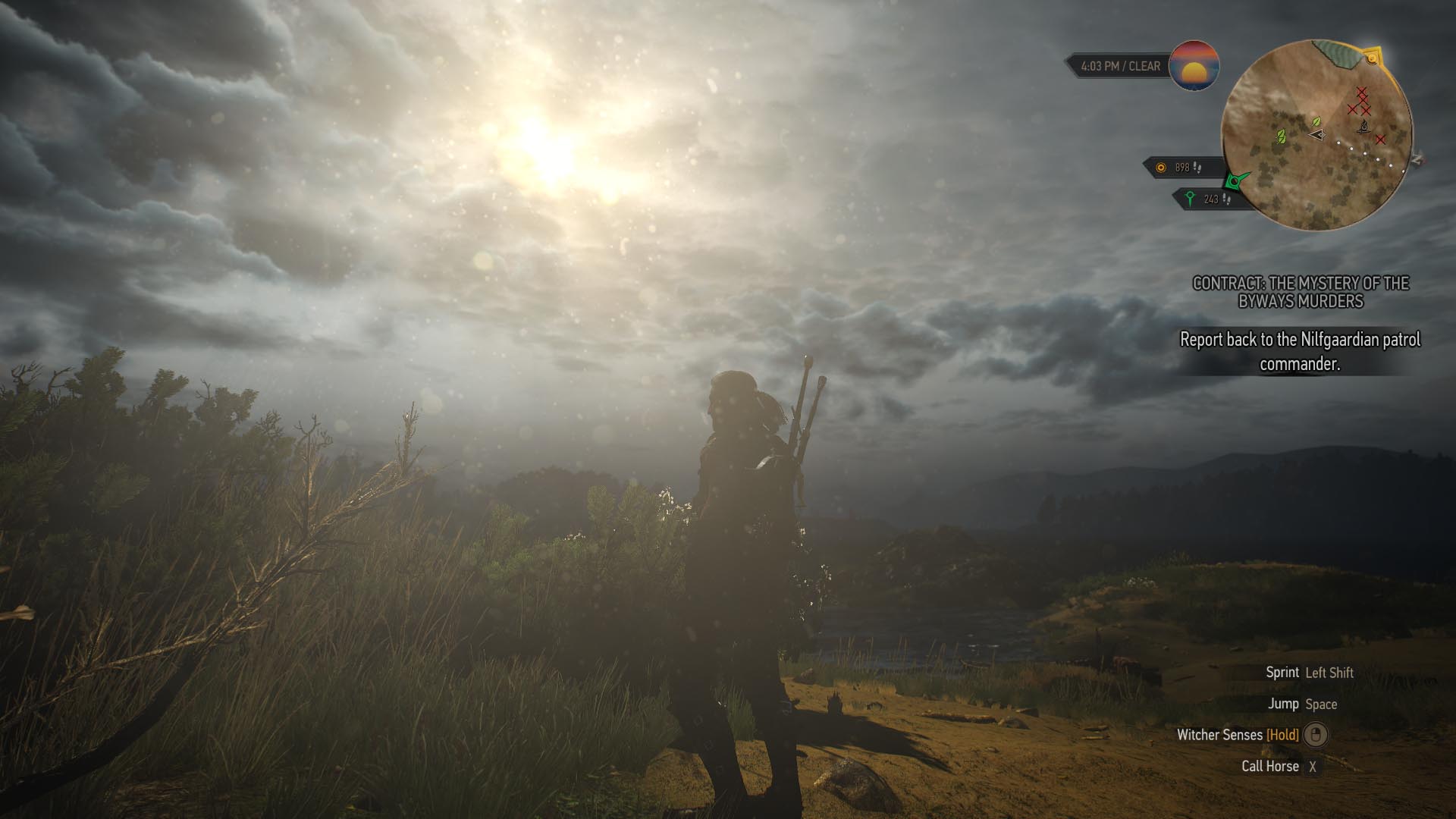Select the green pin marker on minimap edge
Image resolution: width=1456 pixels, height=819 pixels.
(1235, 181)
